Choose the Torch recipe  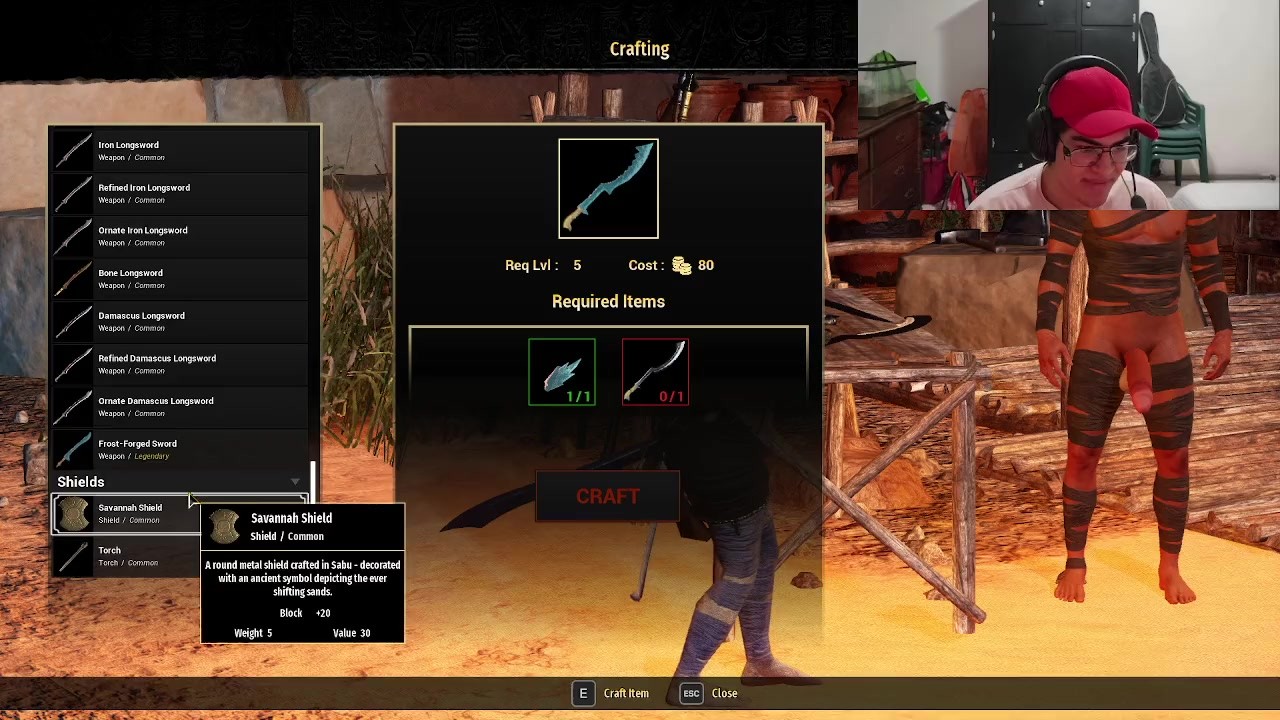tap(125, 556)
